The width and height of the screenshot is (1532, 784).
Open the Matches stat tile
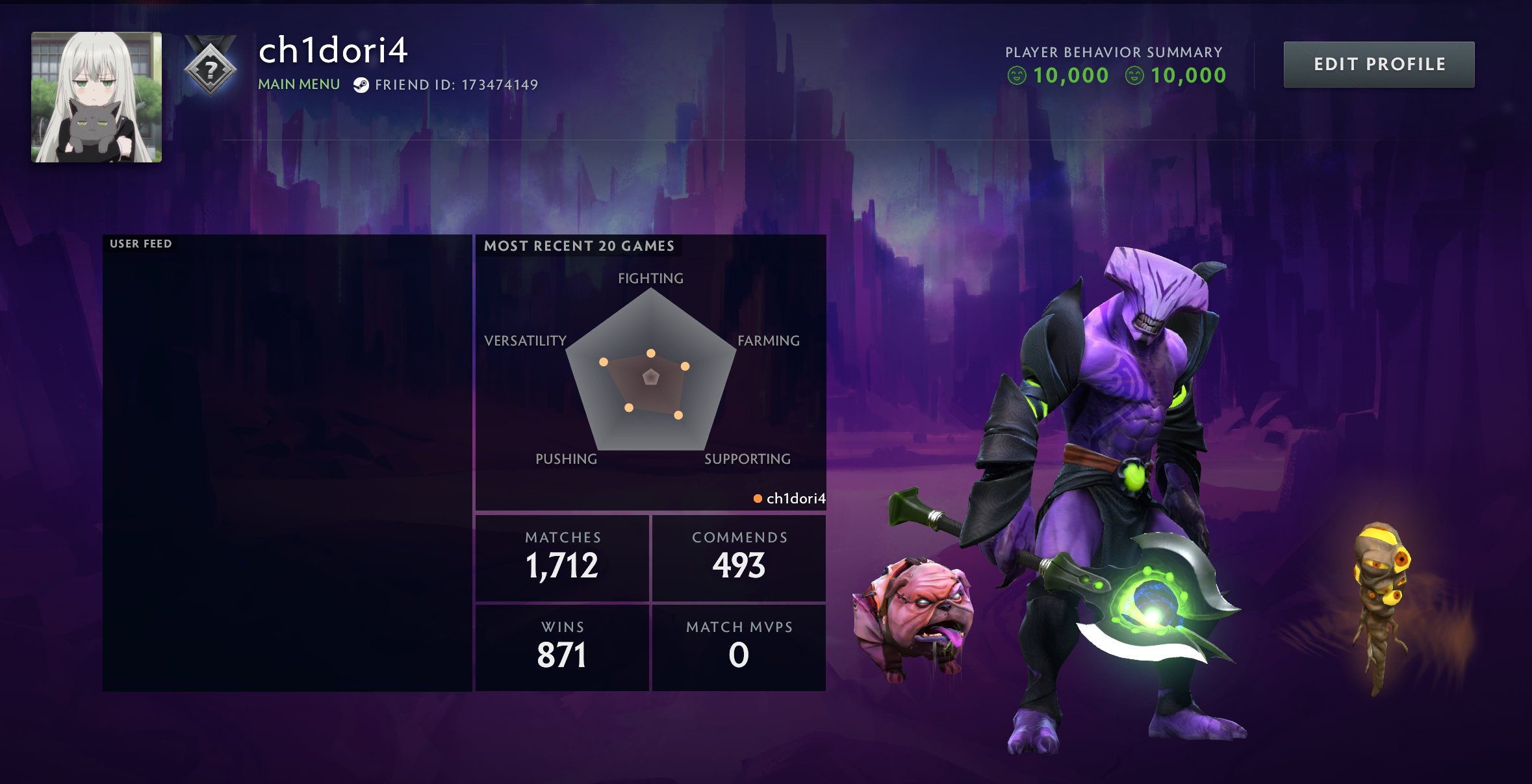click(563, 558)
